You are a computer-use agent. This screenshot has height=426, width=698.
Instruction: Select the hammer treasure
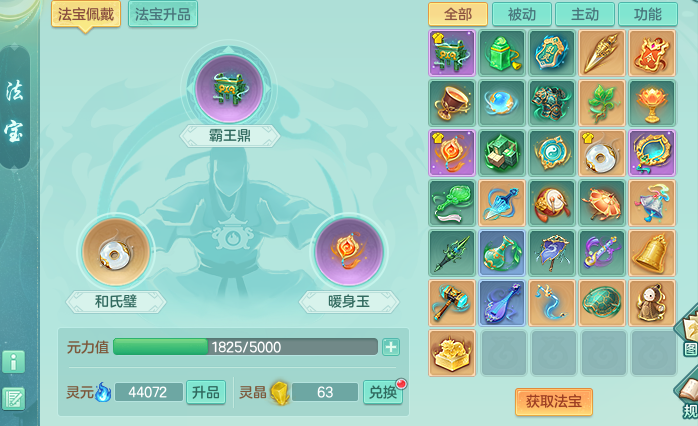[x=453, y=303]
